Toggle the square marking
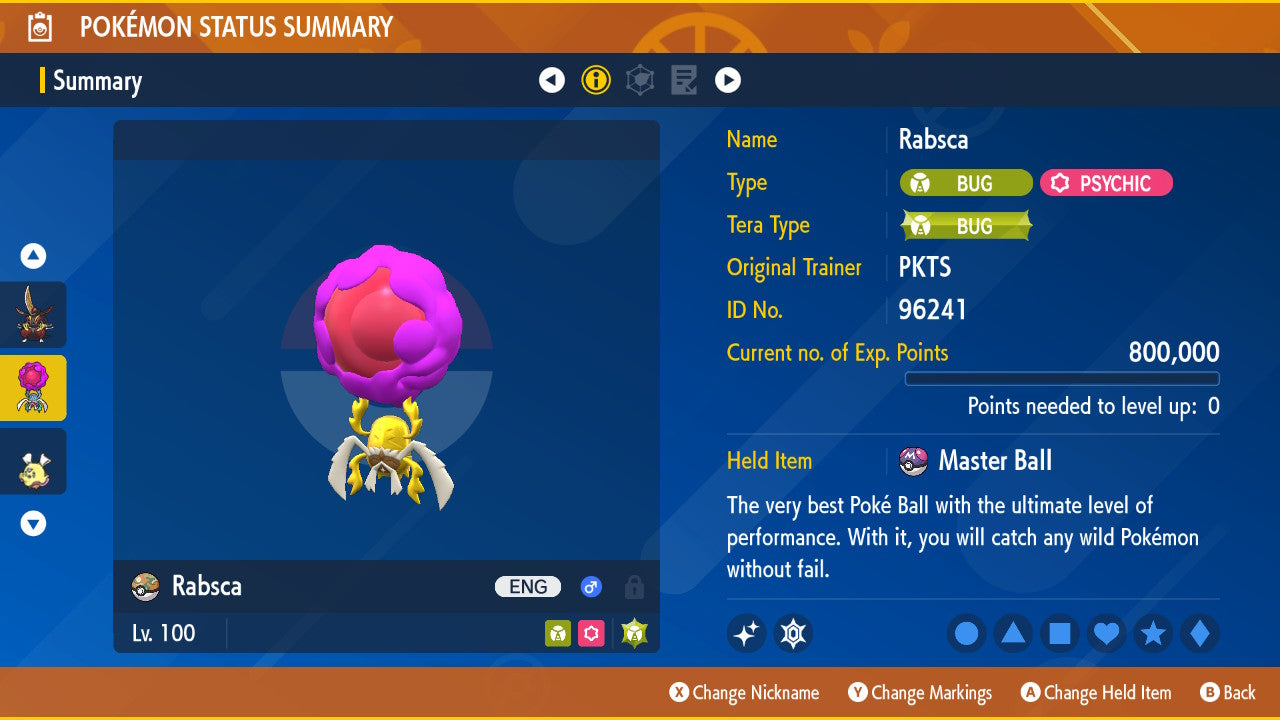 click(1060, 633)
